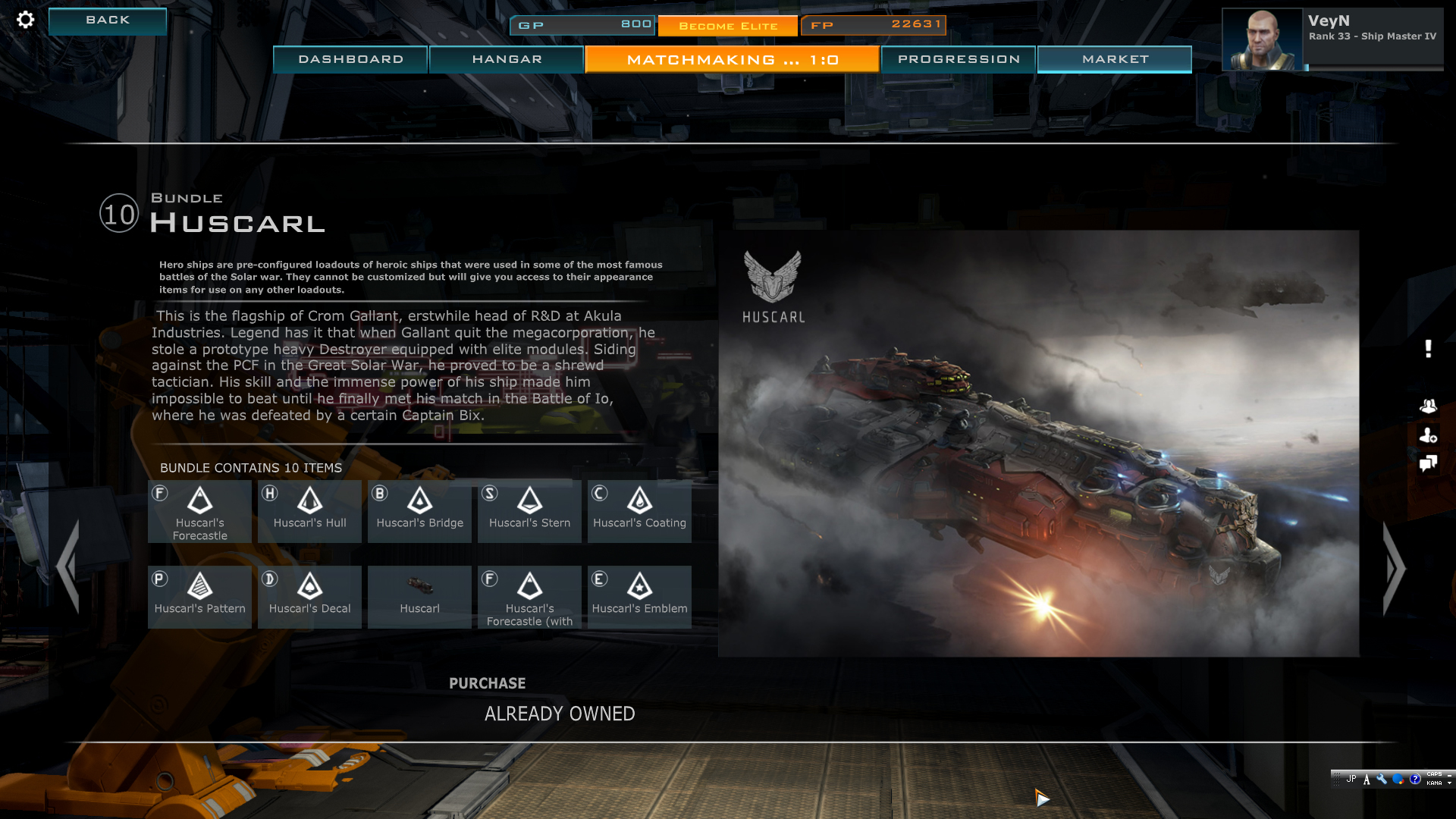Choose the Huscarl's Bridge item

click(x=419, y=510)
